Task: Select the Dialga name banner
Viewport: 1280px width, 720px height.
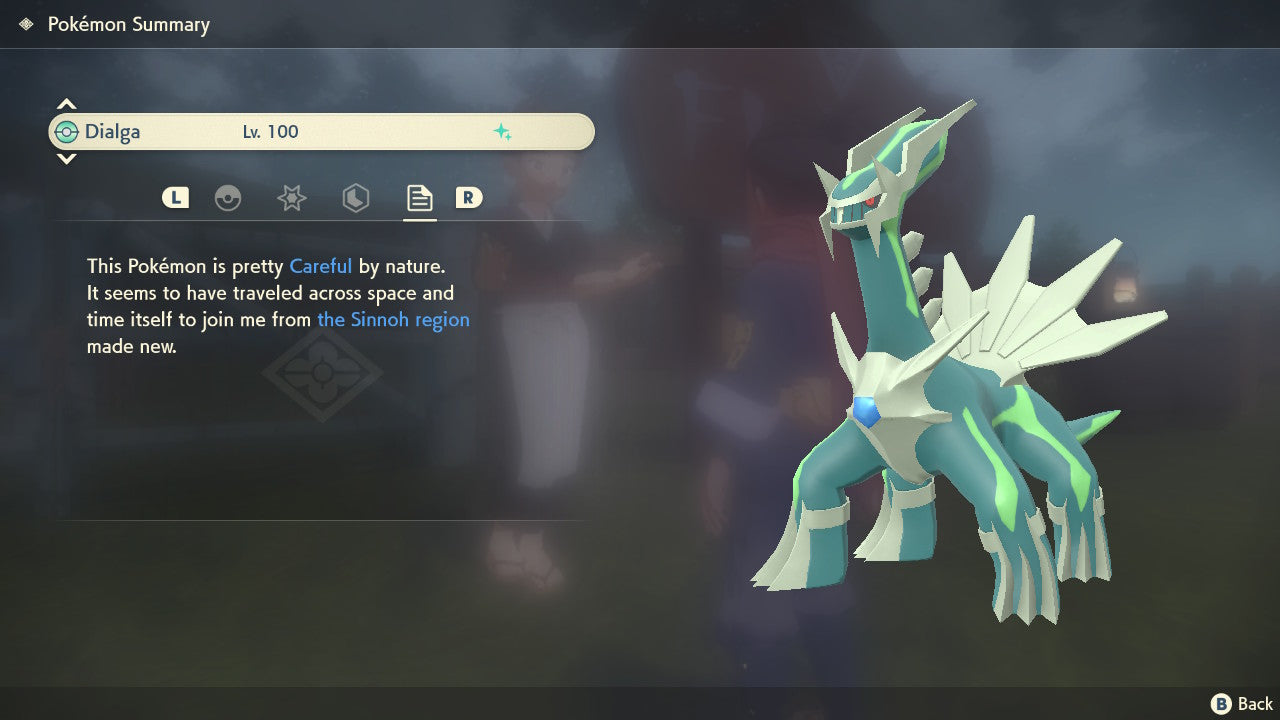Action: (x=113, y=131)
